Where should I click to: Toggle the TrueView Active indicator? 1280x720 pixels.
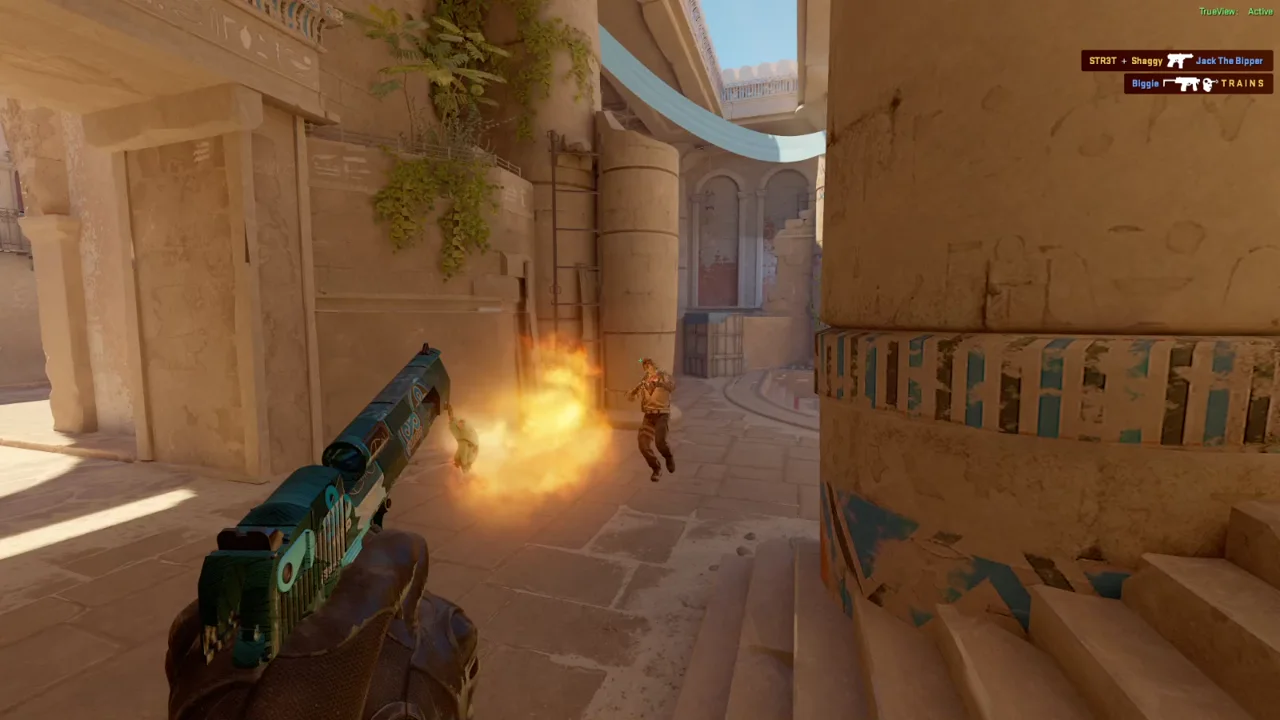click(x=1235, y=12)
